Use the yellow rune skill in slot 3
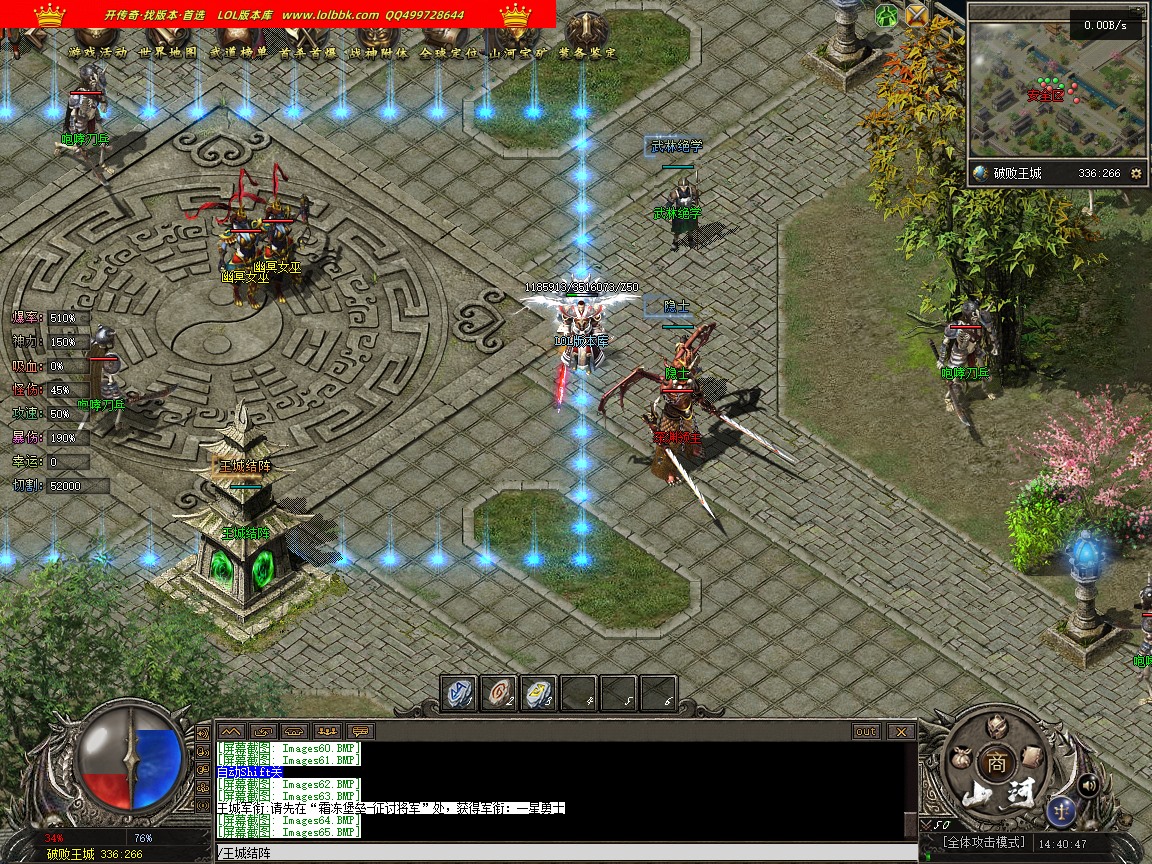This screenshot has width=1152, height=864. 539,692
